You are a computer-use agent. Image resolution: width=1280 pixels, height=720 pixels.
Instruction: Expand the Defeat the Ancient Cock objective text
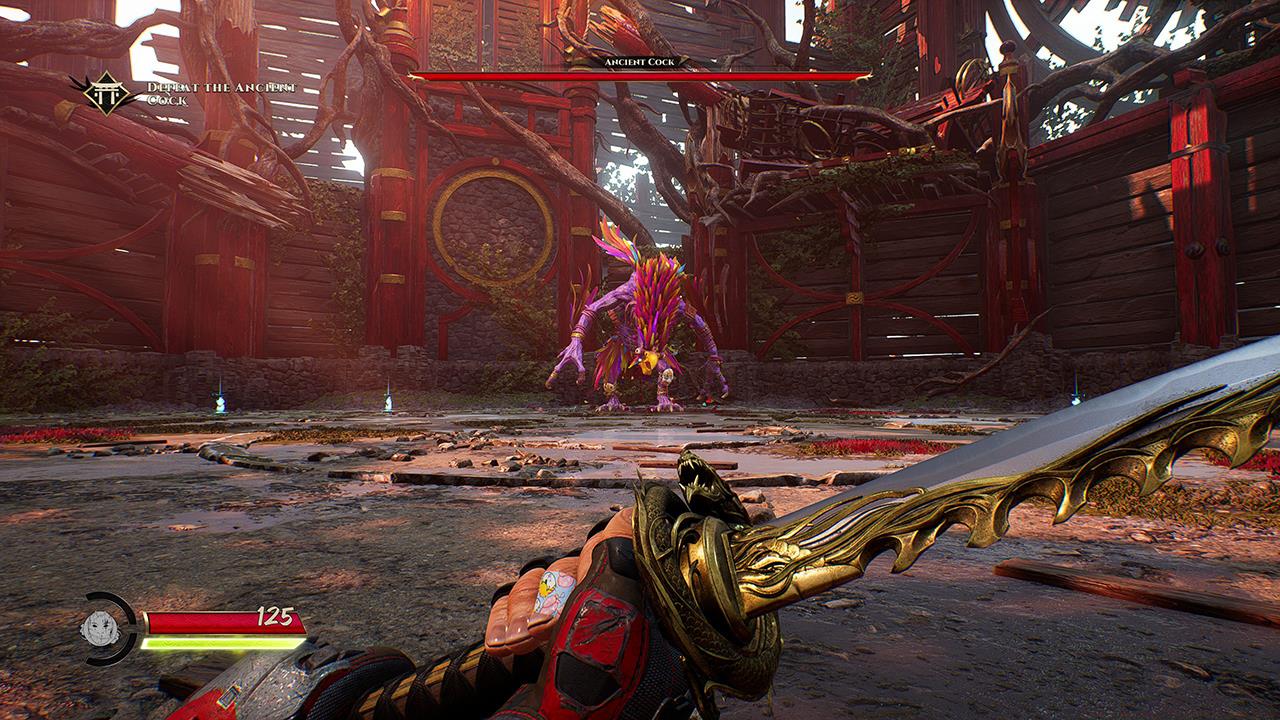pyautogui.click(x=222, y=95)
